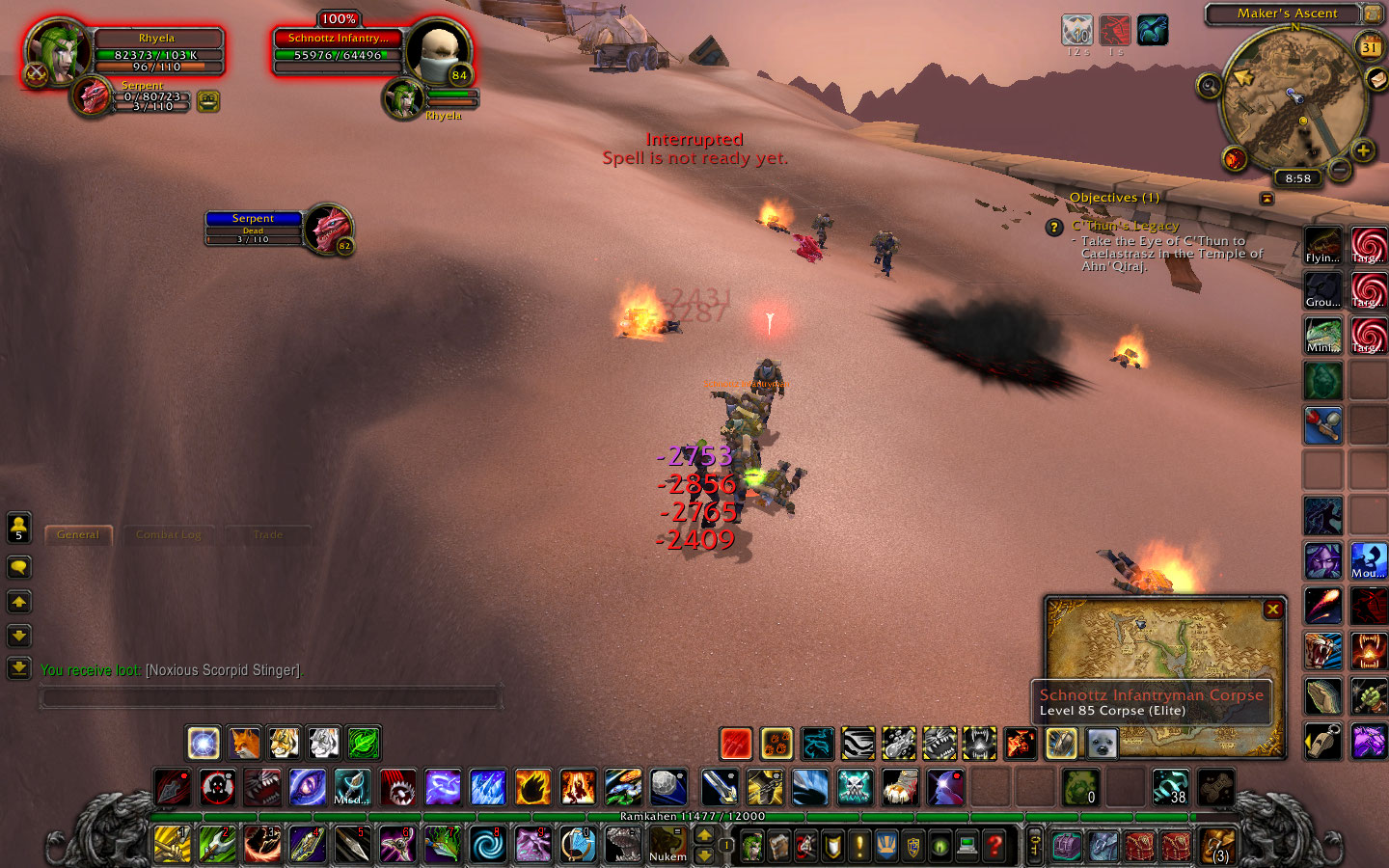Close the zone map panel
This screenshot has width=1389, height=868.
(1273, 610)
